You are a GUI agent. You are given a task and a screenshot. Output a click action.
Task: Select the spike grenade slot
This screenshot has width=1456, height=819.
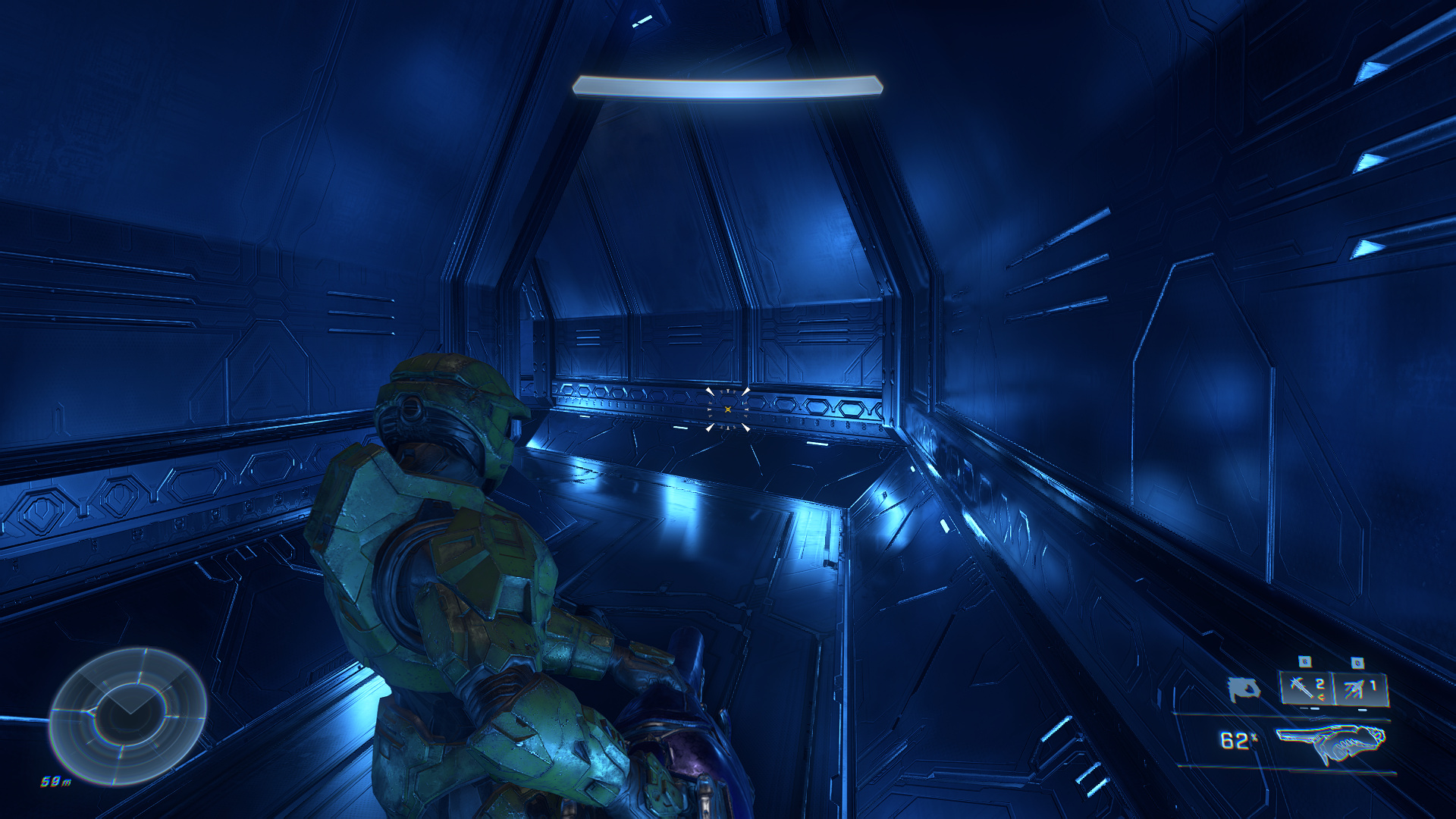[x=1307, y=689]
